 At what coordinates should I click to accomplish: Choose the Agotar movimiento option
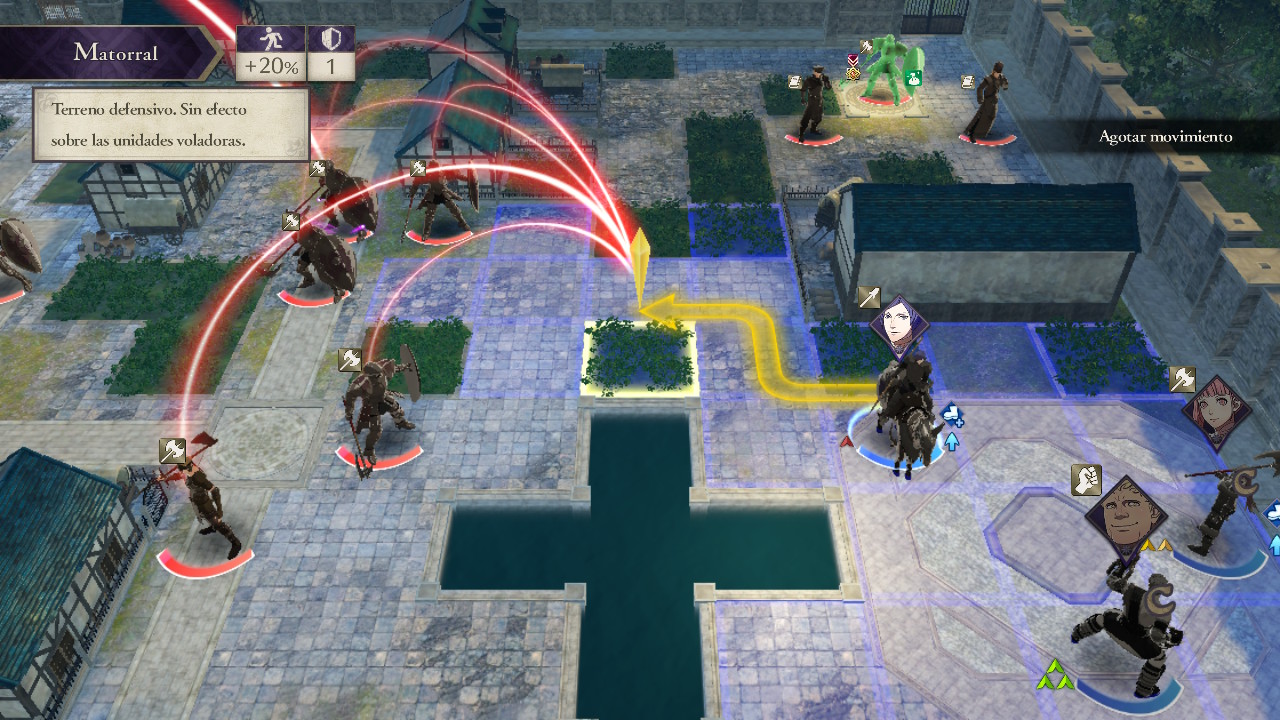(1165, 136)
